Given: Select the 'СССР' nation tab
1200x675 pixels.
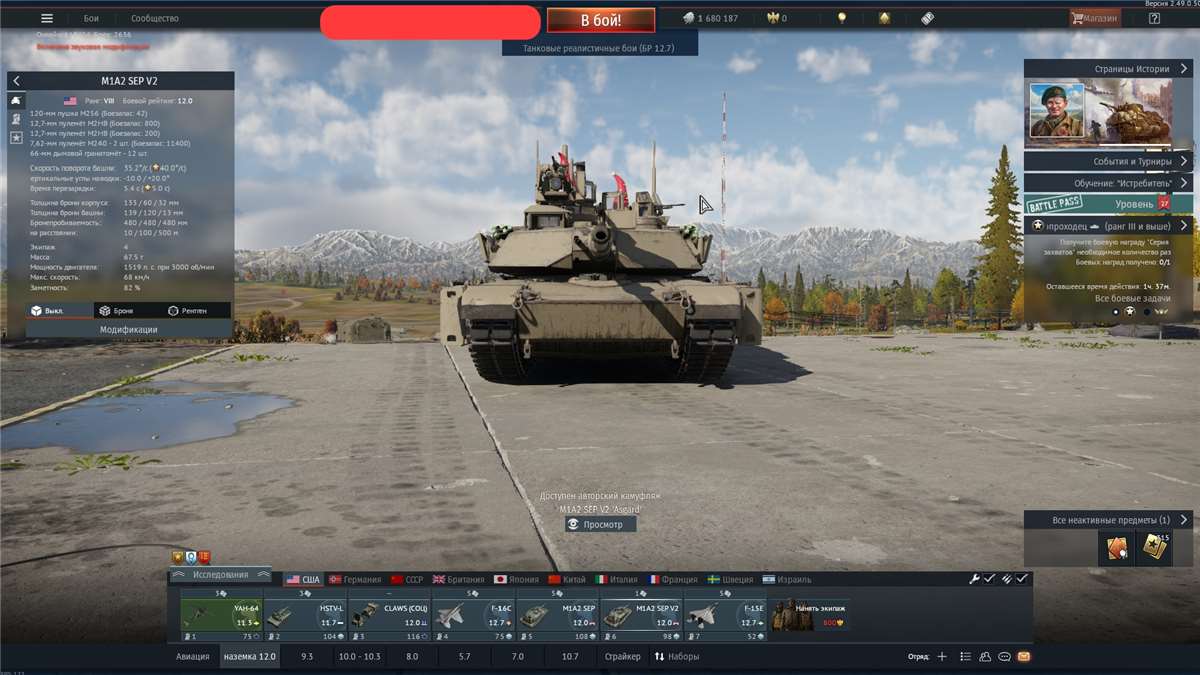Looking at the screenshot, I should coord(407,579).
